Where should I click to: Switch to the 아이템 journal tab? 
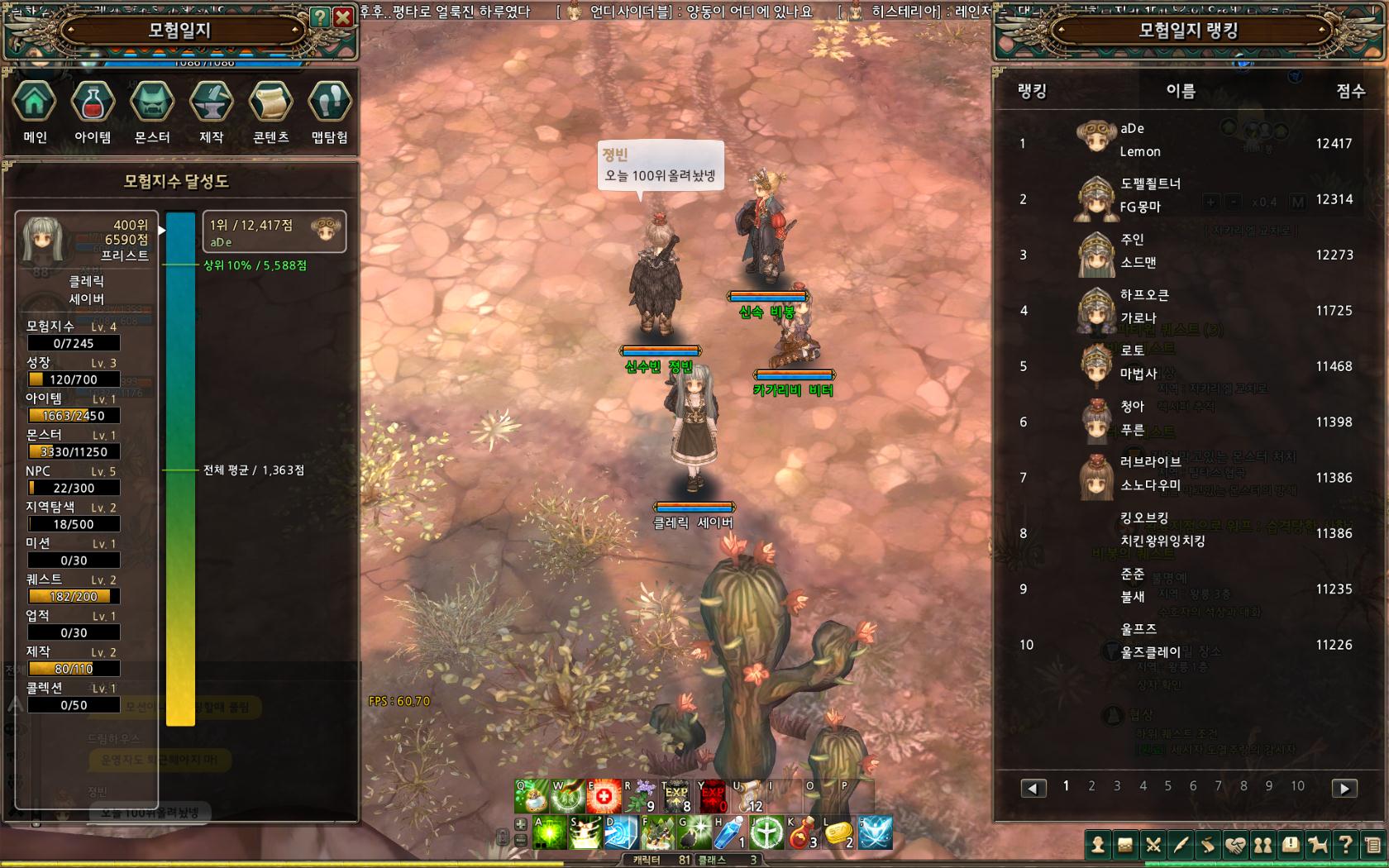pos(93,103)
